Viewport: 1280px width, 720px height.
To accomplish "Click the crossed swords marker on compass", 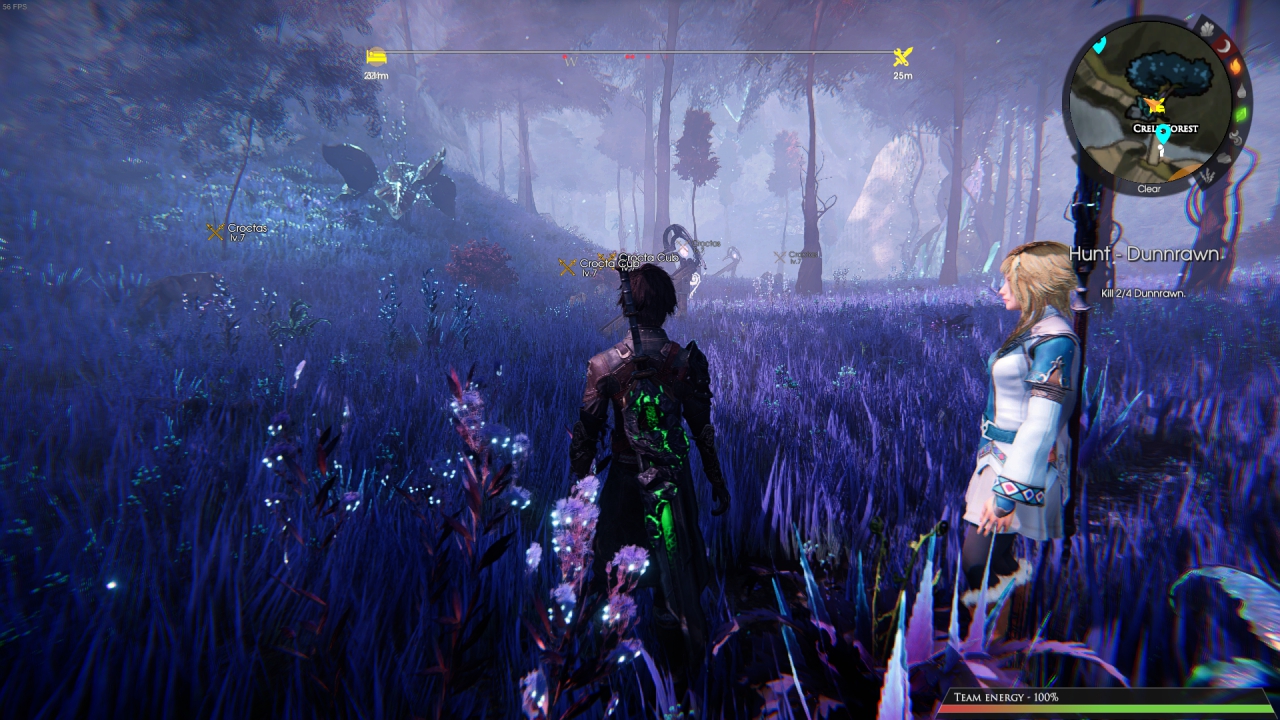I will (902, 57).
